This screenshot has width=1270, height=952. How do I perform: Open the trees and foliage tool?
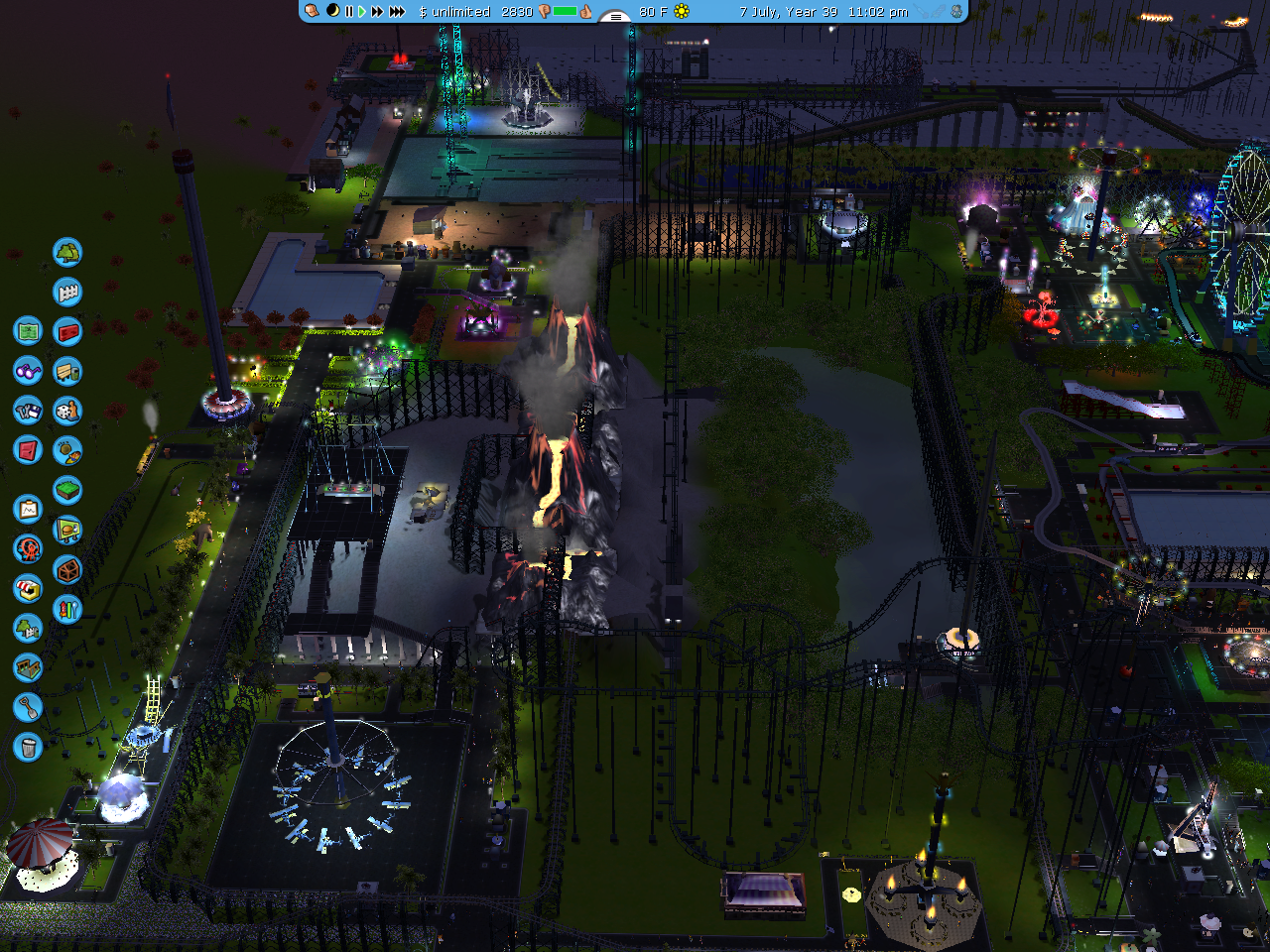(67, 252)
